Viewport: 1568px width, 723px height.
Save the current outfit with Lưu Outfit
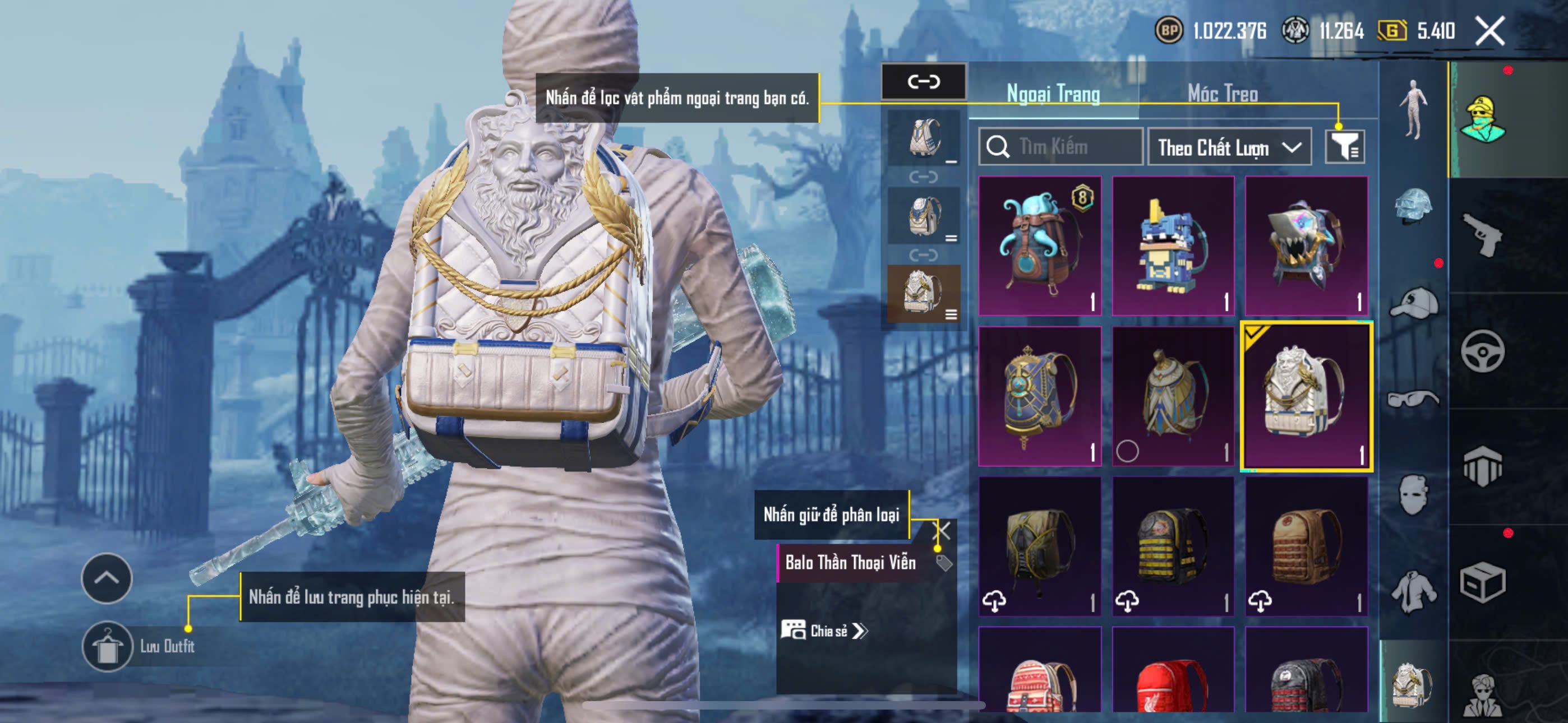coord(108,646)
